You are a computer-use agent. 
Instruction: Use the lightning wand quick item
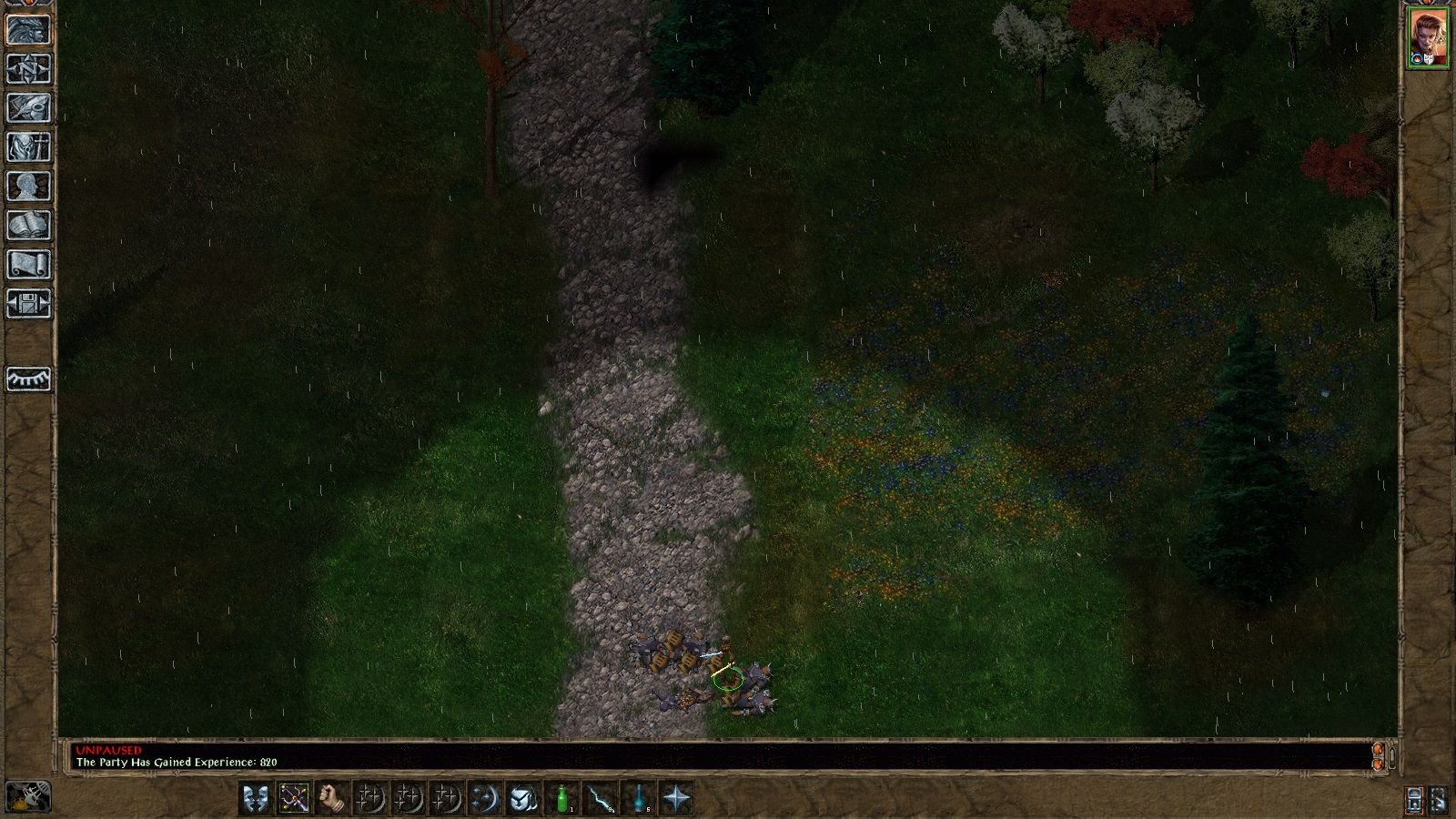coord(602,799)
